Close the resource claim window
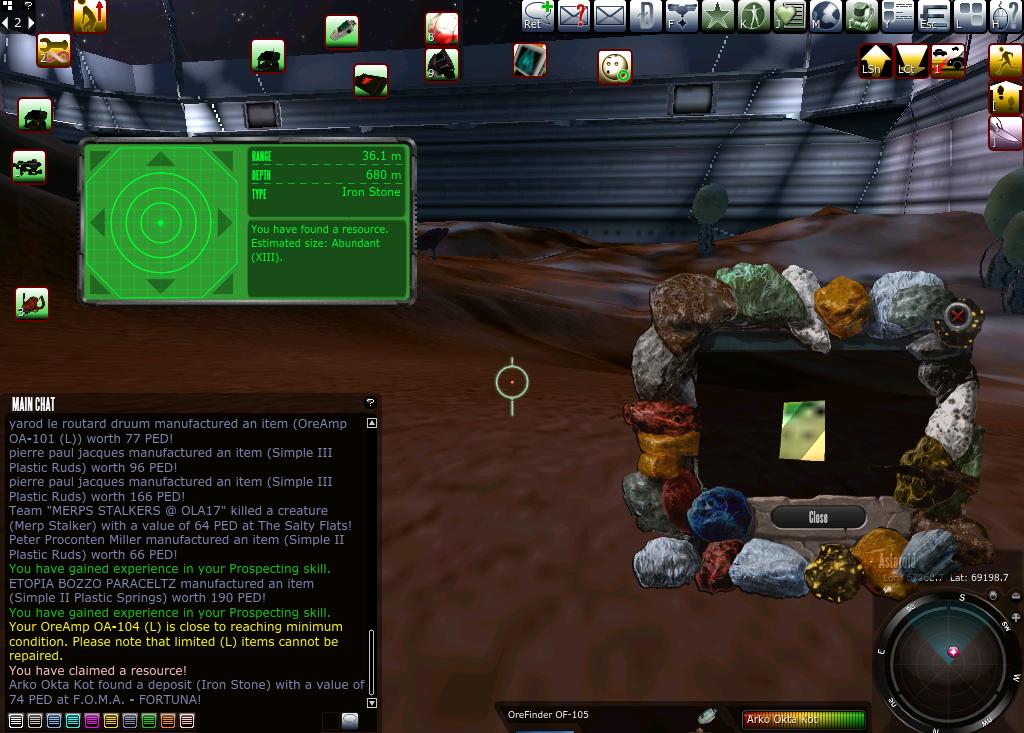The height and width of the screenshot is (733, 1024). pos(818,517)
